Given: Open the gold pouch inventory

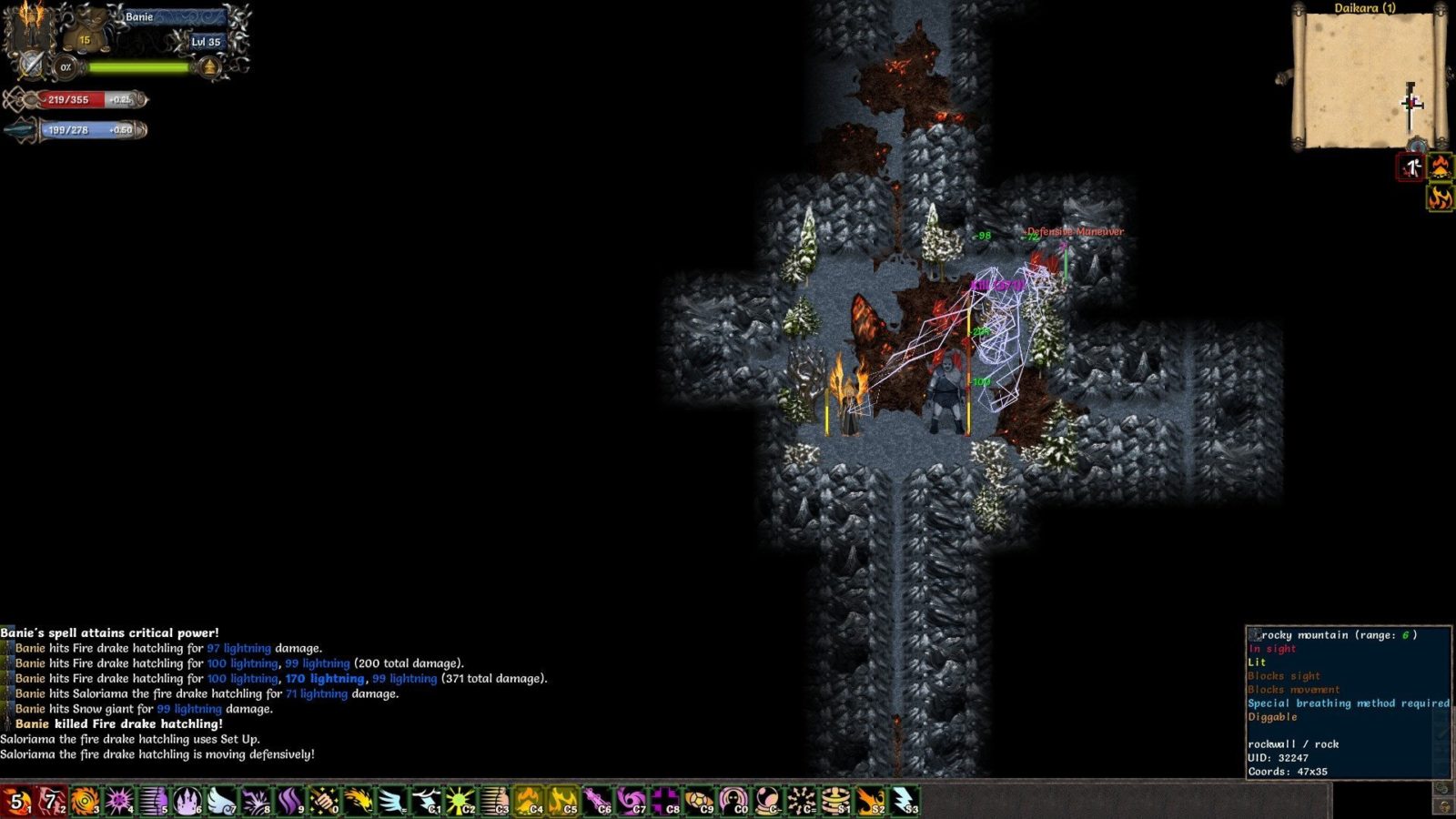Looking at the screenshot, I should [x=85, y=35].
